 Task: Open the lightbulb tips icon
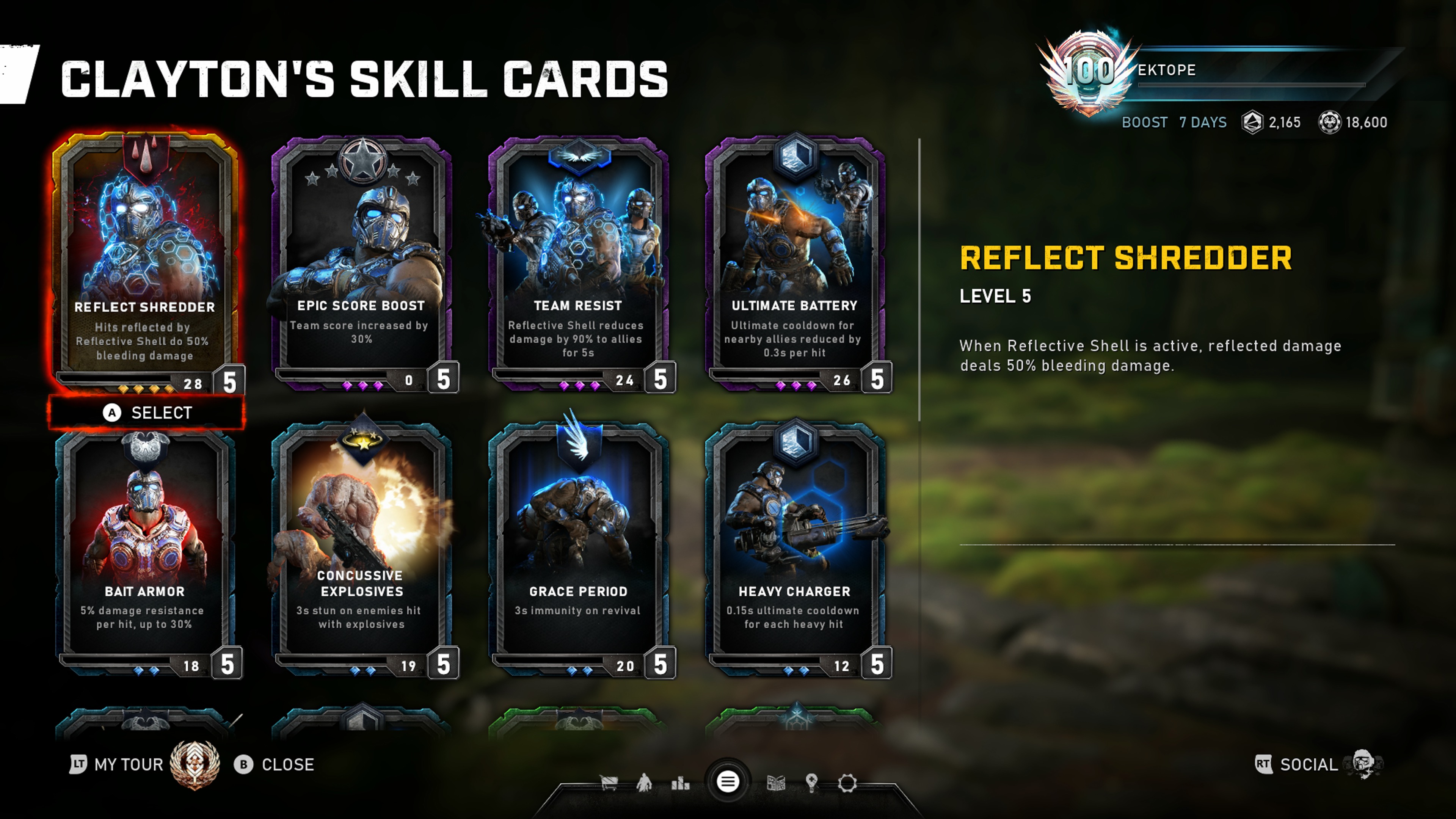pyautogui.click(x=812, y=783)
